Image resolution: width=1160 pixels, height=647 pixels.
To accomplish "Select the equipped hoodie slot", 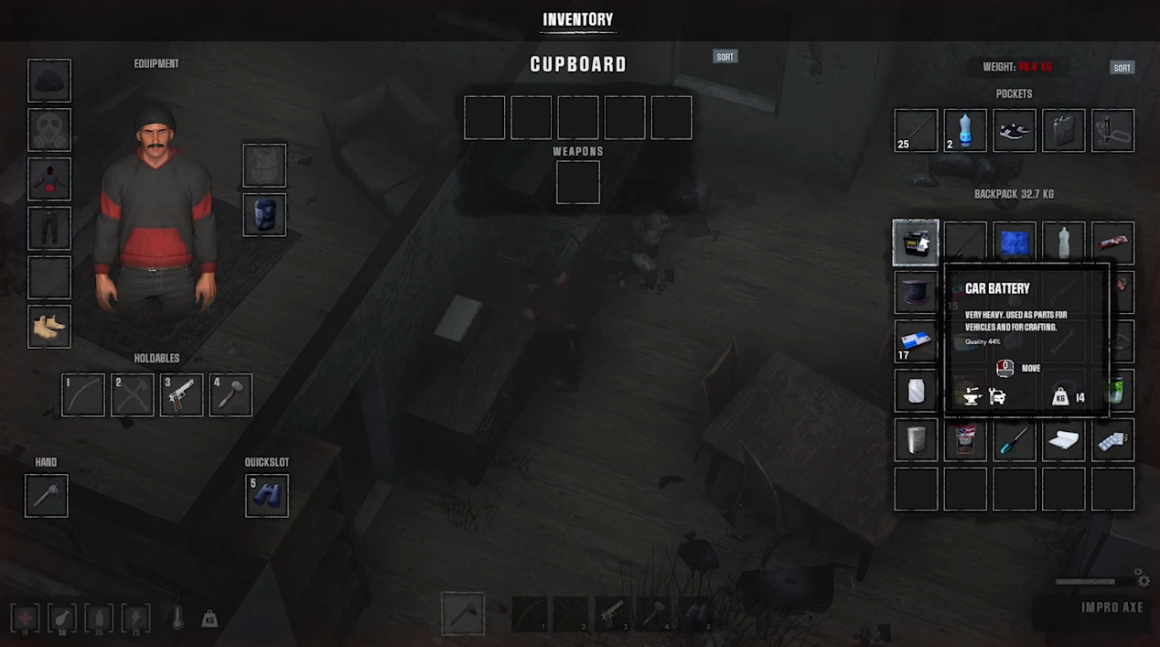I will click(49, 179).
